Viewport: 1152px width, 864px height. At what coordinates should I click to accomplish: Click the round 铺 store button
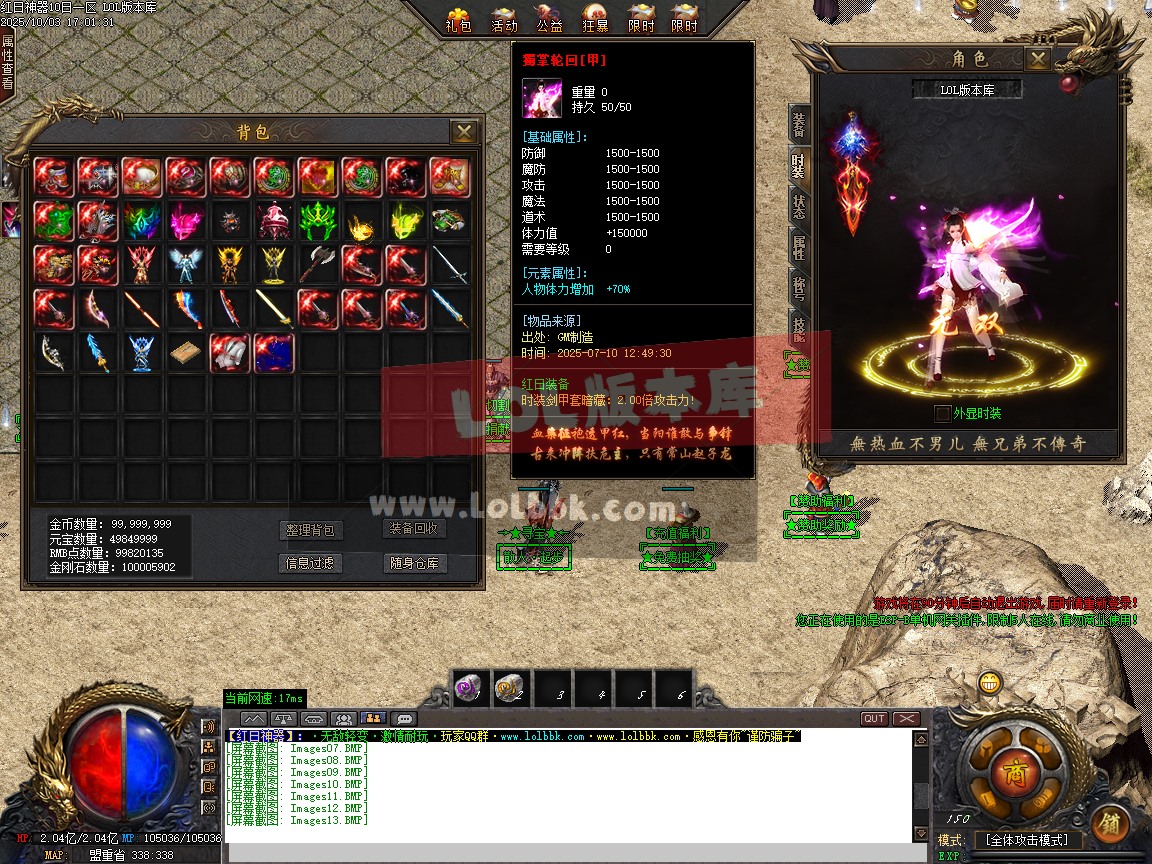tap(1110, 824)
